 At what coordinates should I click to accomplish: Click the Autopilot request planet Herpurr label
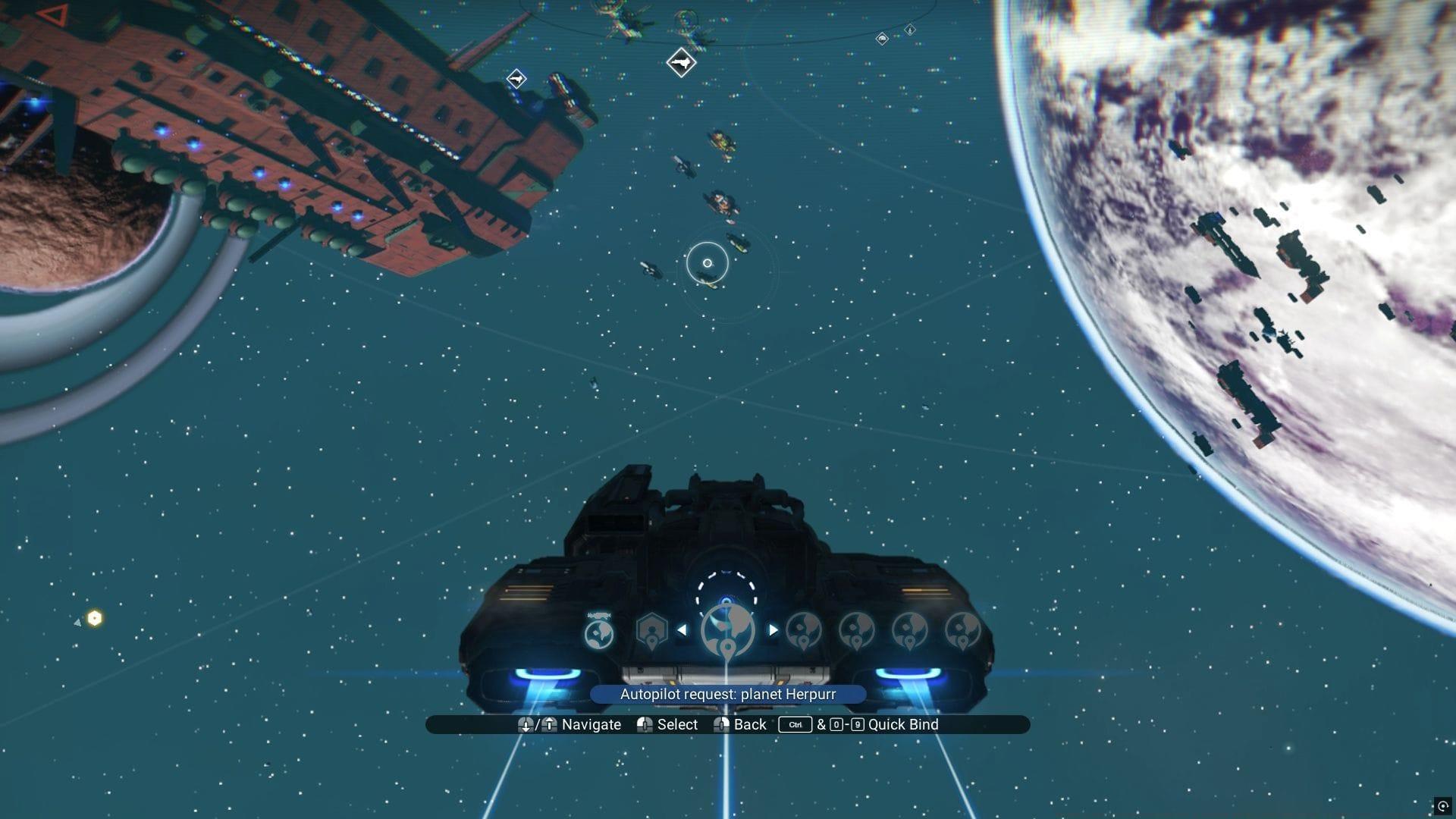[727, 694]
